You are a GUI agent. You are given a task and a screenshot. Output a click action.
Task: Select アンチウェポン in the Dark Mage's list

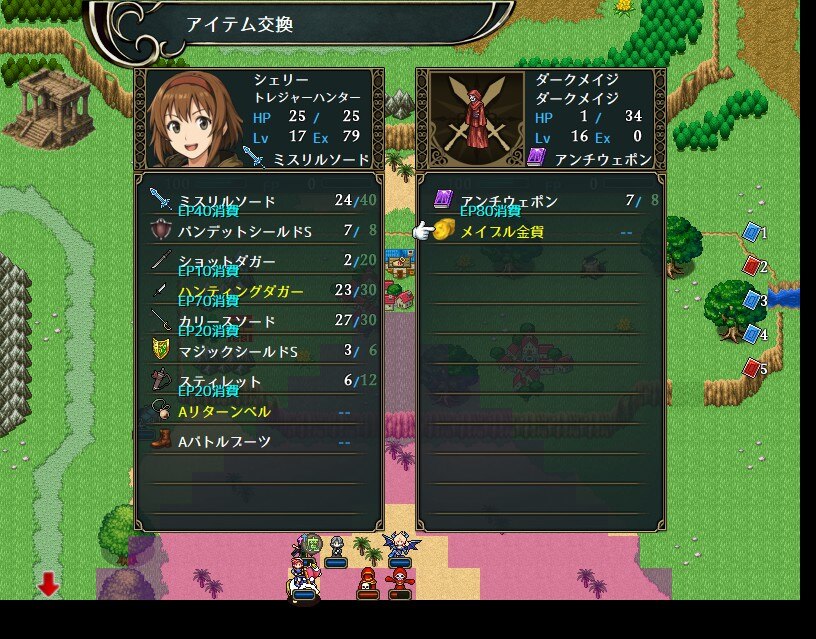click(540, 201)
